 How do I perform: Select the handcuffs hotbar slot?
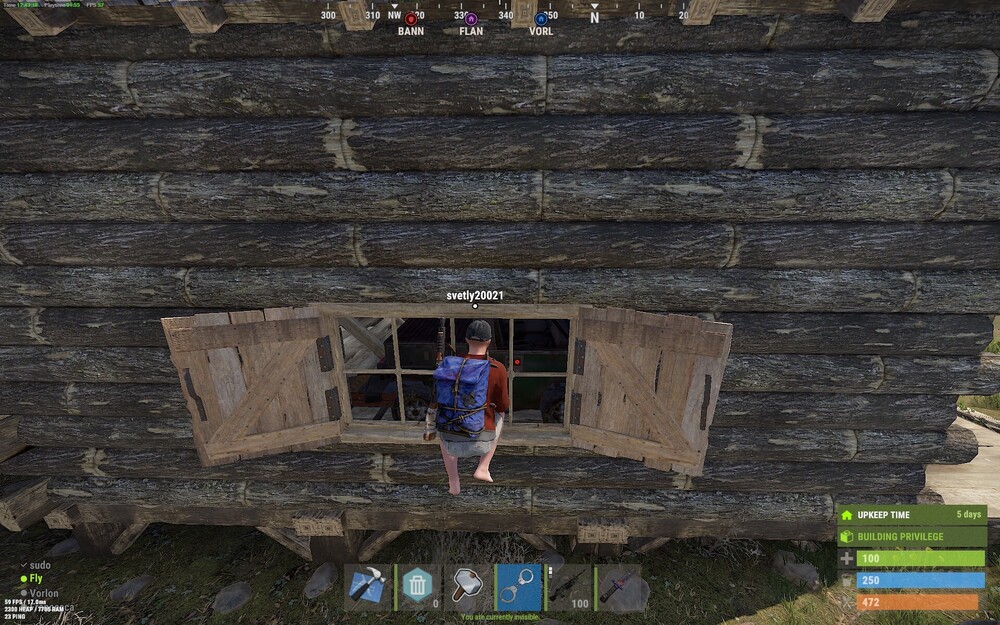(518, 587)
